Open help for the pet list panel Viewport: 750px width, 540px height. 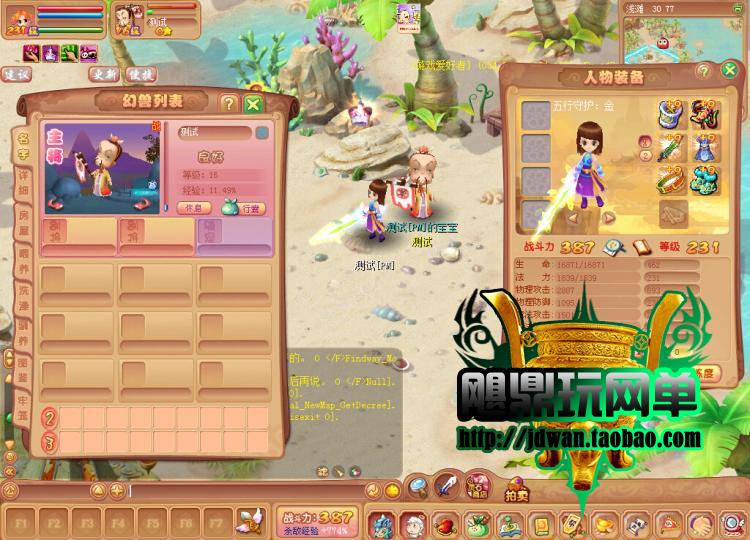tap(229, 103)
